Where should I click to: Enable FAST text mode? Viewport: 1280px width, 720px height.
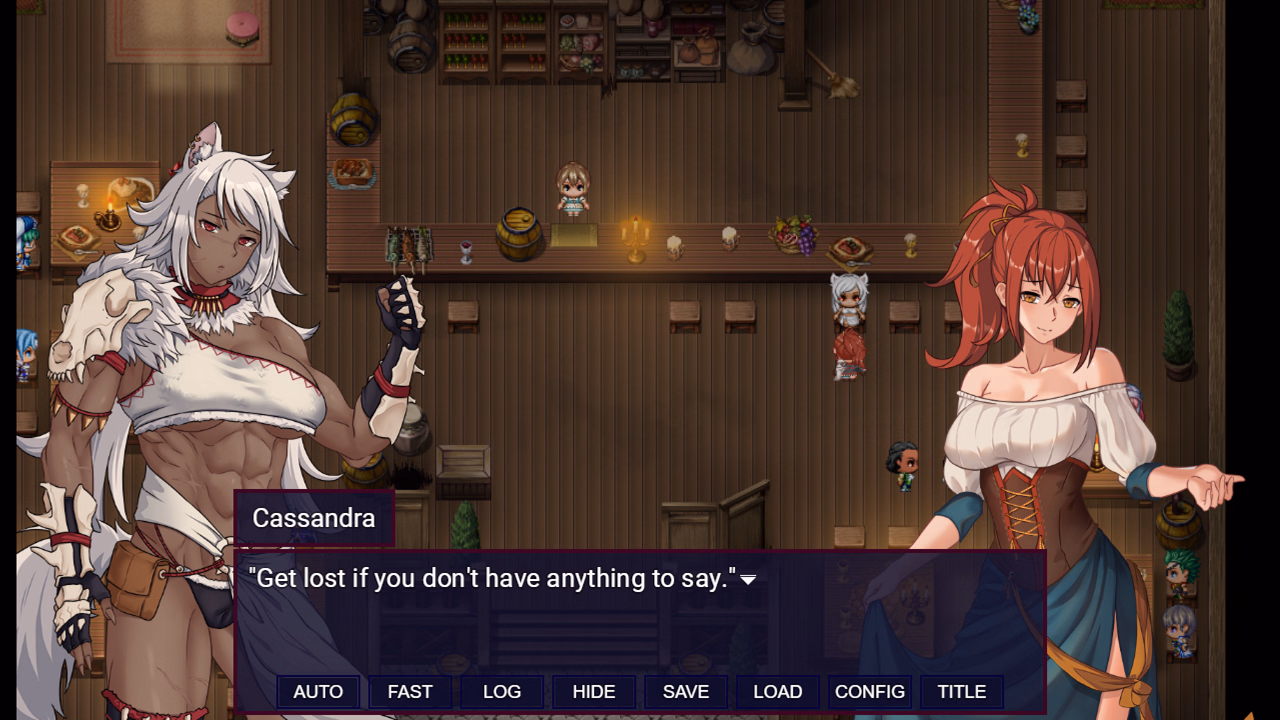(x=410, y=691)
